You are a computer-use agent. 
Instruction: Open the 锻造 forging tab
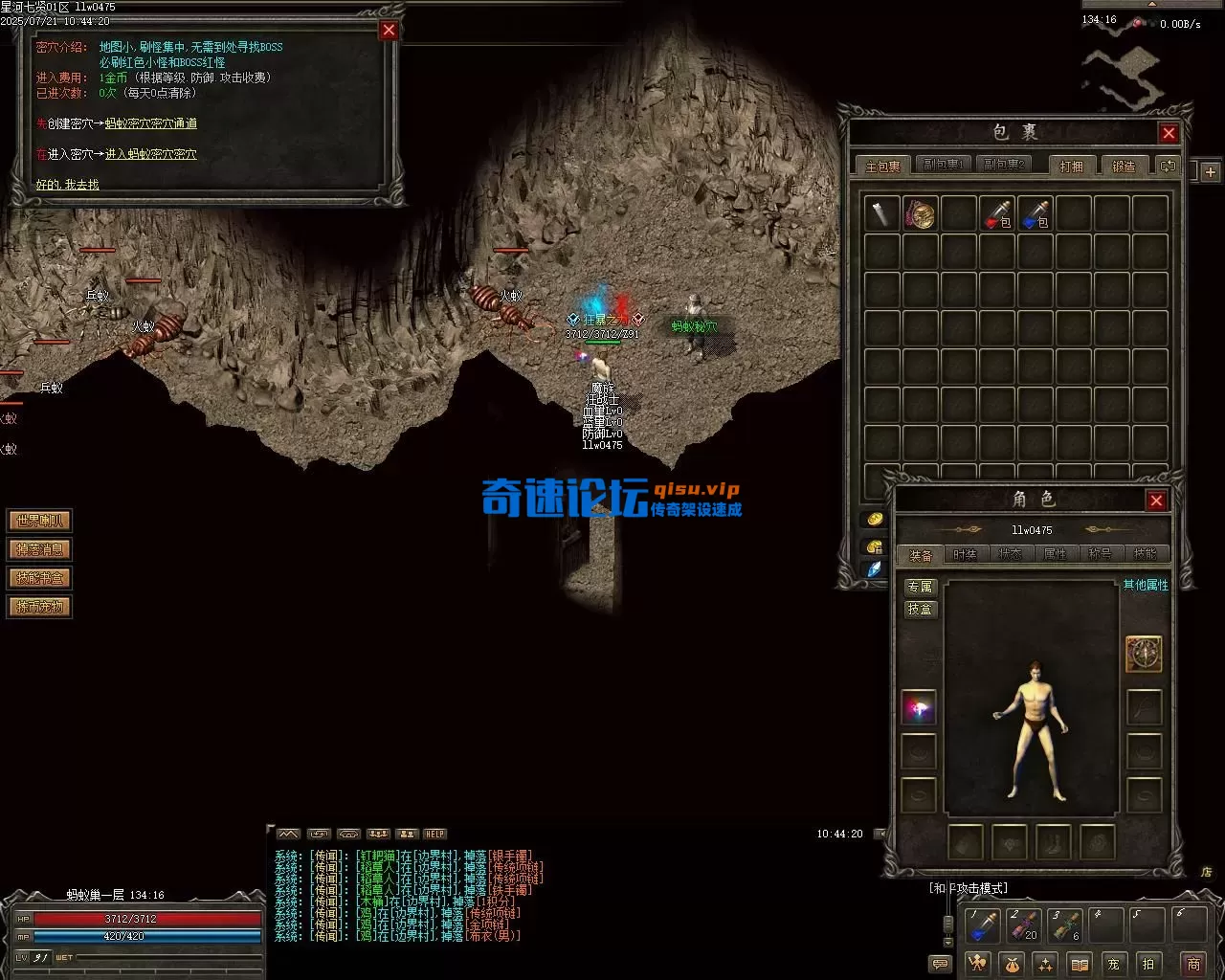(1124, 166)
